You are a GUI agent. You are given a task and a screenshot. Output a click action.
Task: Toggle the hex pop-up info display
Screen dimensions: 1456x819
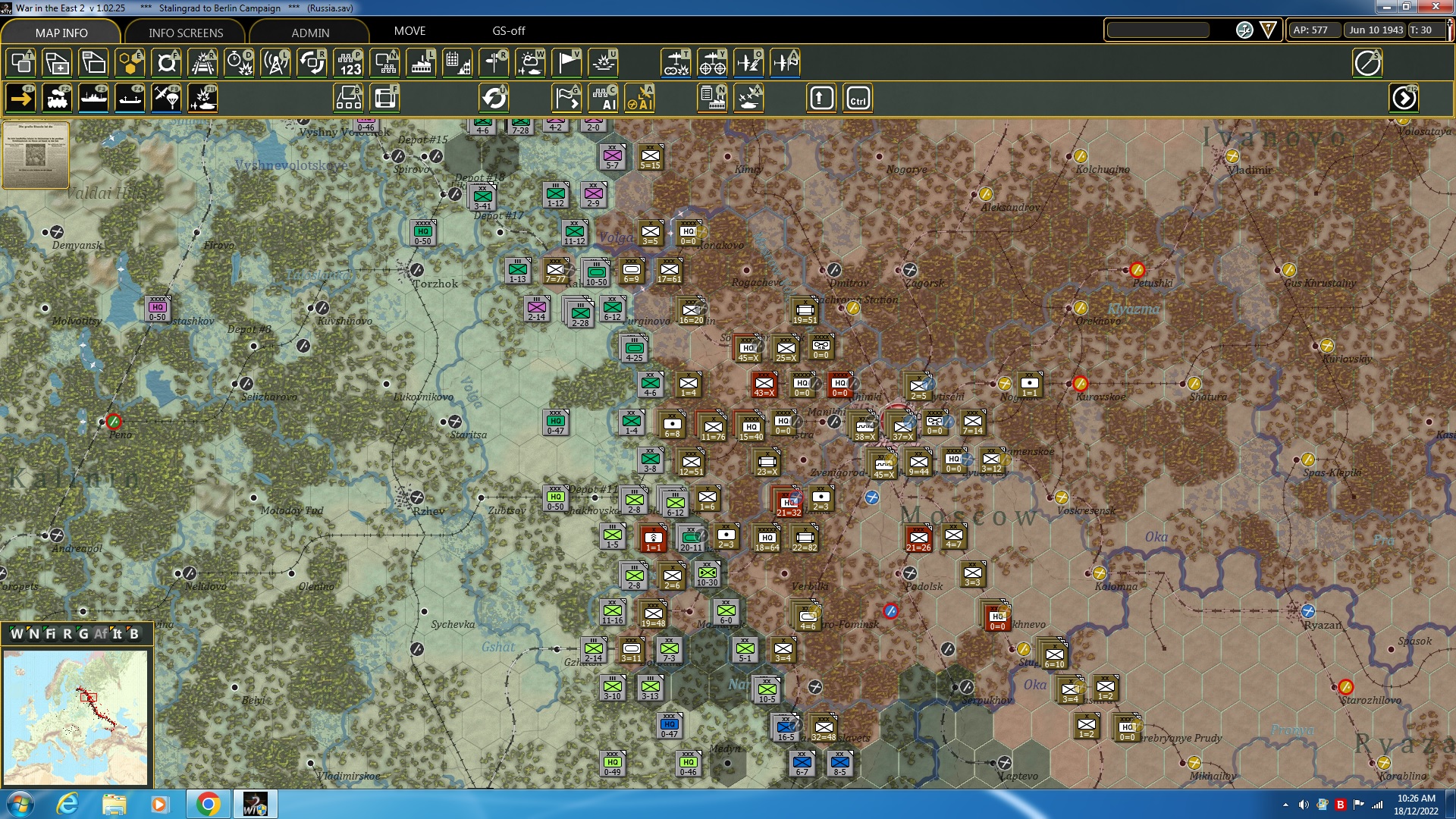[x=20, y=63]
